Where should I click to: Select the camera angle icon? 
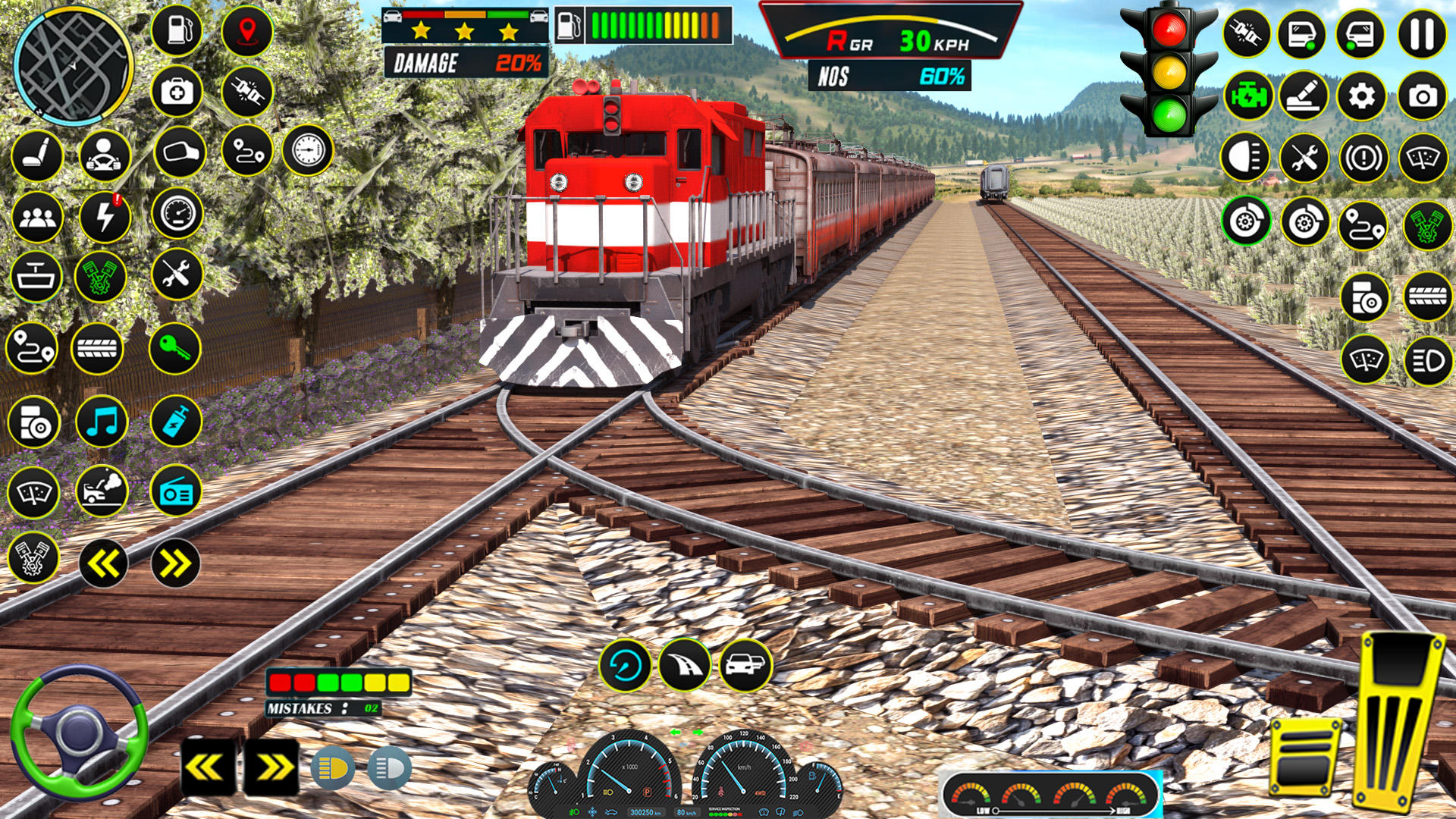[x=1421, y=96]
